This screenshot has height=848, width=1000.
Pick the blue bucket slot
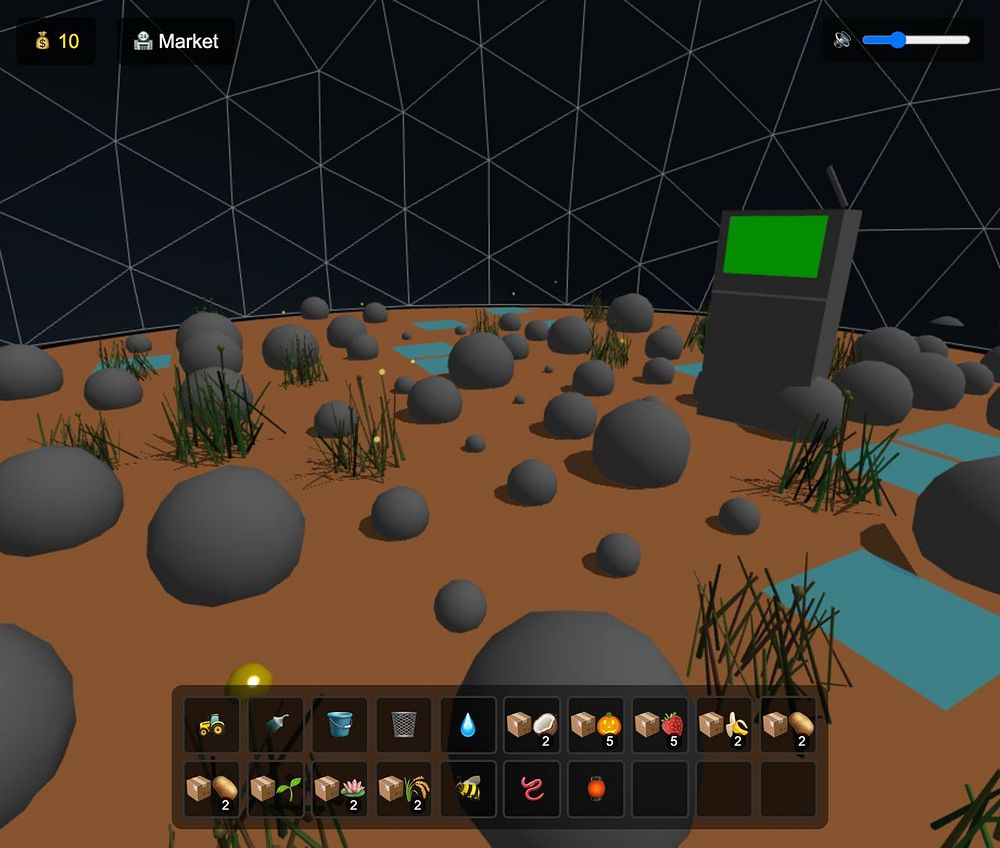click(340, 725)
